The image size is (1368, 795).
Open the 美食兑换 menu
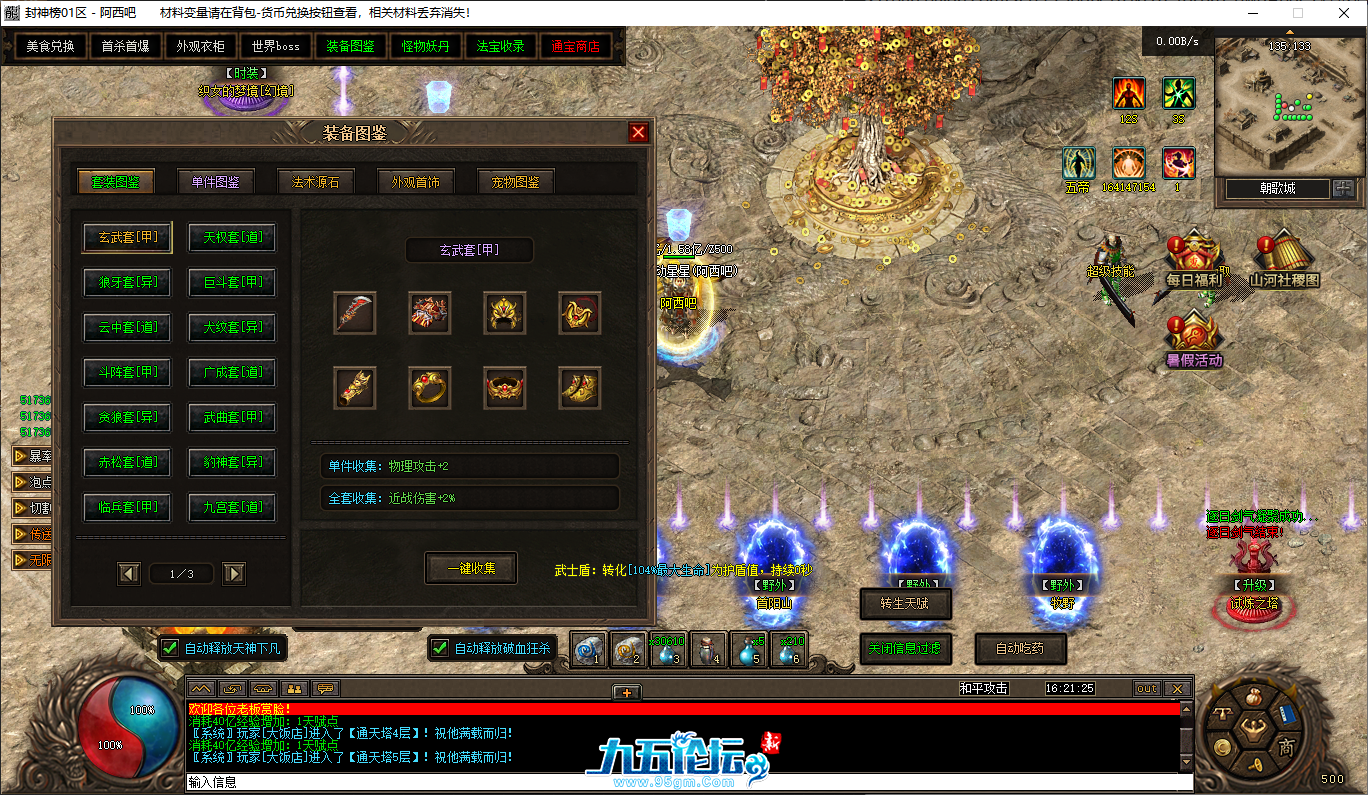pos(50,46)
